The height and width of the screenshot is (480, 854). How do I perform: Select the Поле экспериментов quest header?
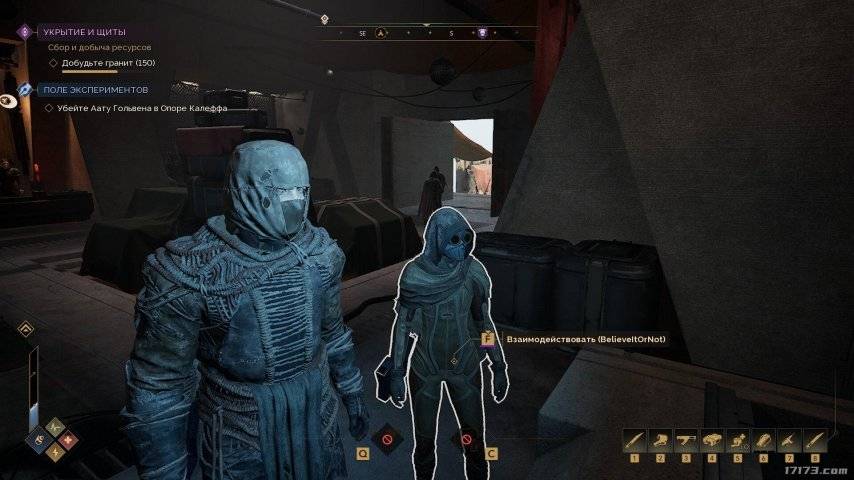(x=95, y=90)
